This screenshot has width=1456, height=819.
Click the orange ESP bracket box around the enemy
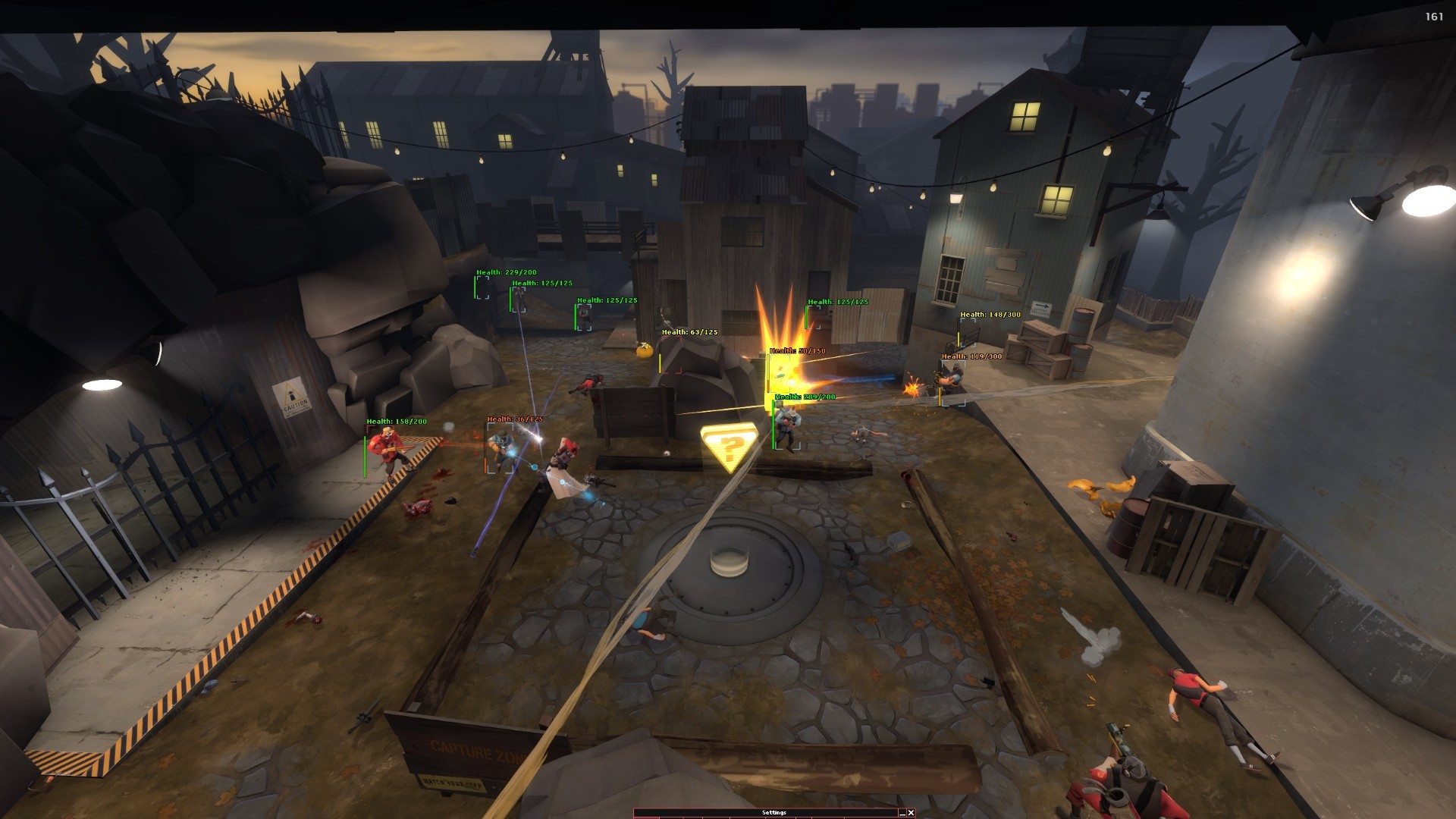500,449
